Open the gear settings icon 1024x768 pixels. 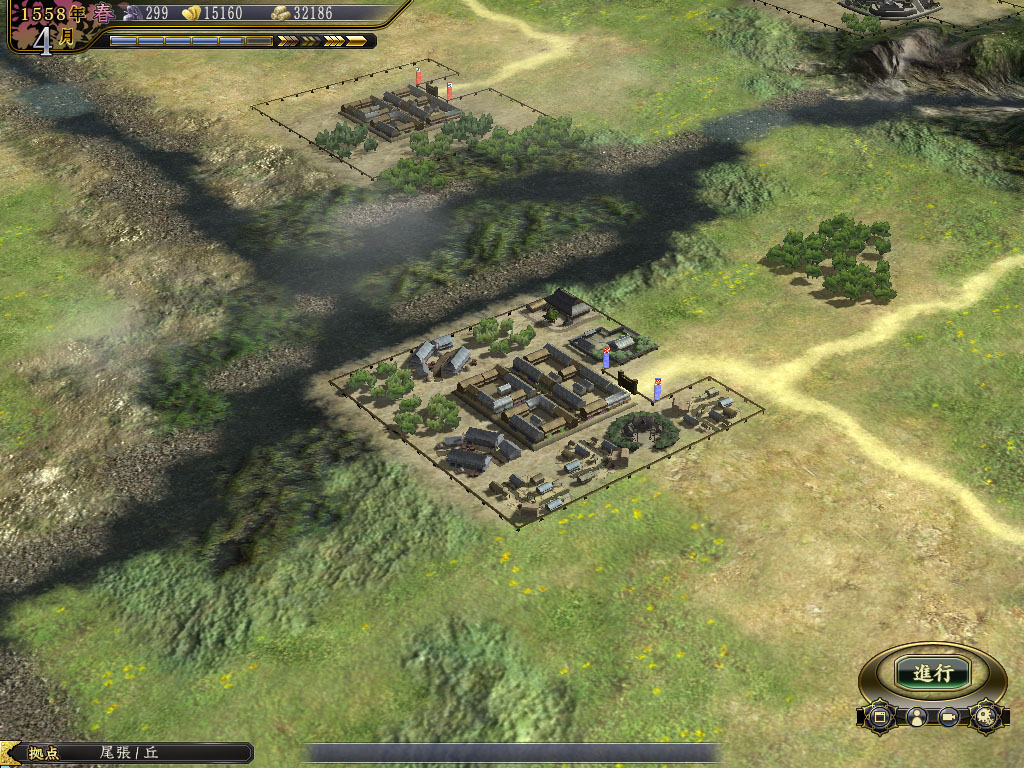[984, 716]
